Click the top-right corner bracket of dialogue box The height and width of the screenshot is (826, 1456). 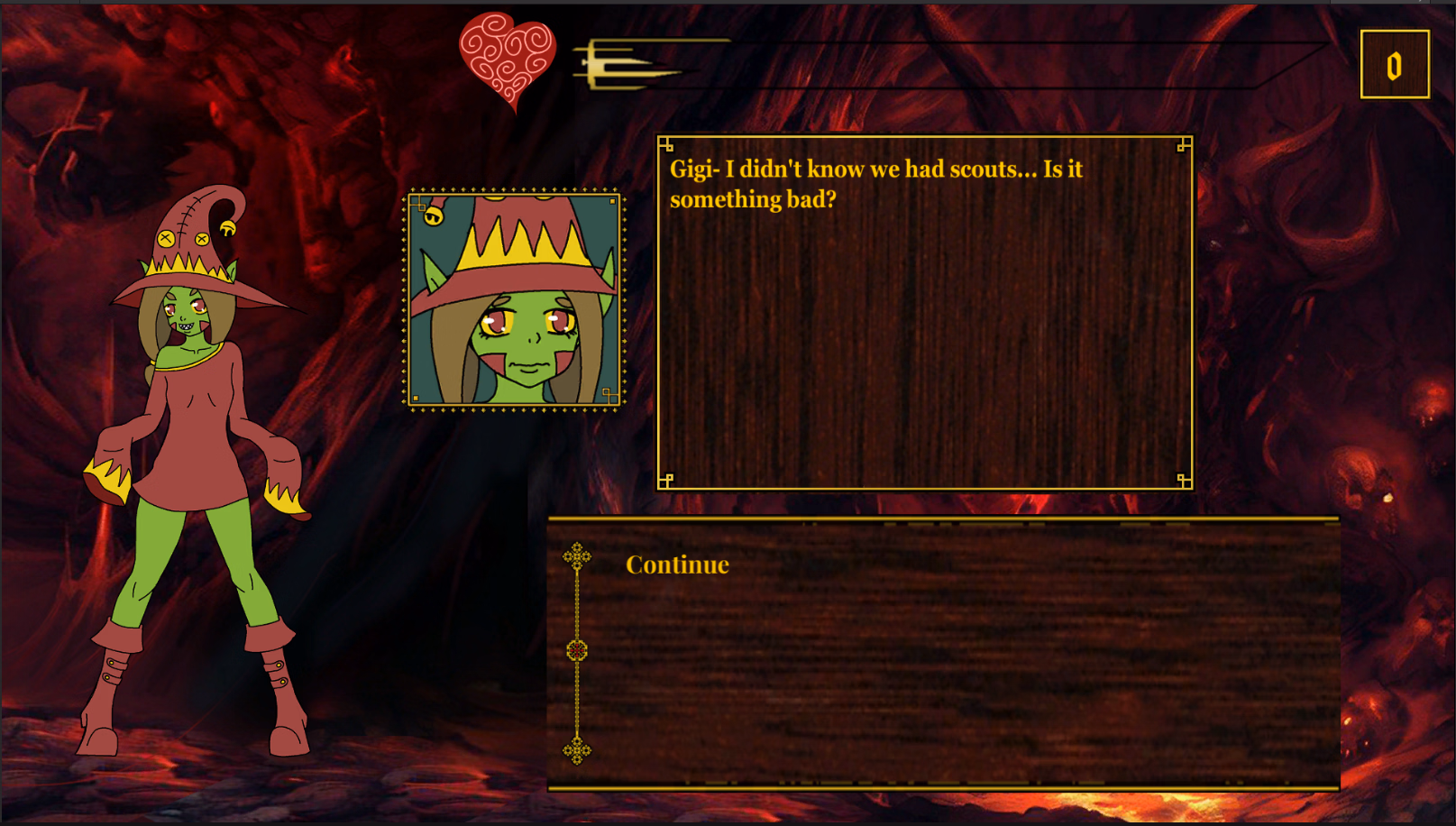pyautogui.click(x=1181, y=142)
